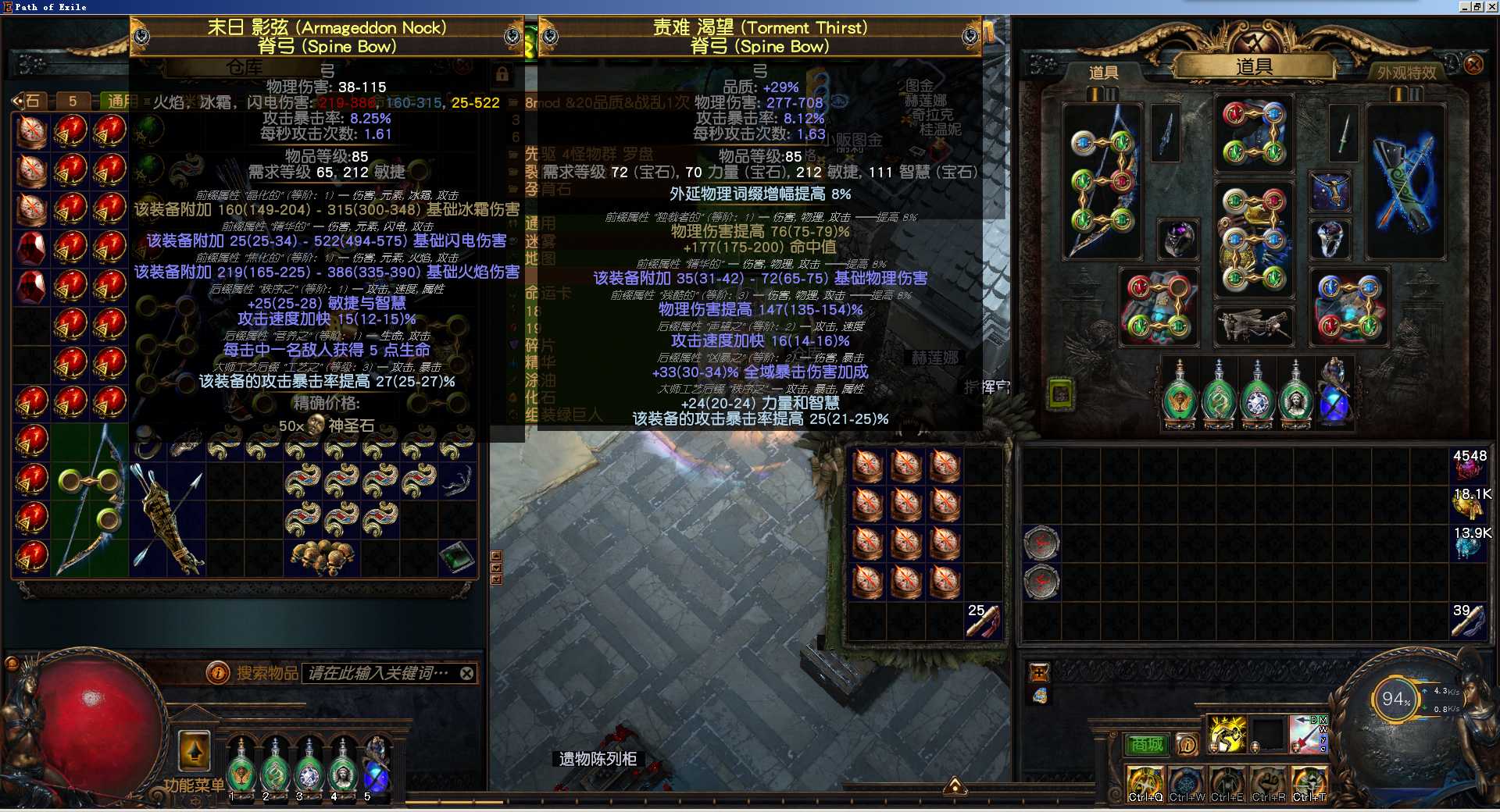1500x812 pixels.
Task: Close the inventory panel
Action: 1473,64
